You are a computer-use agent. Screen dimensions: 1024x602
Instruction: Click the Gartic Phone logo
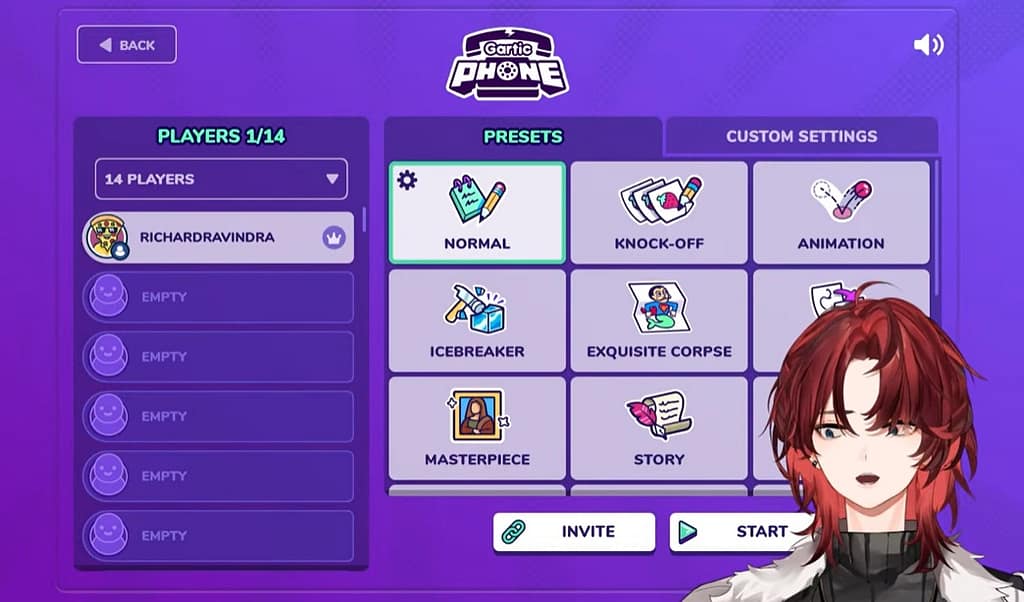pyautogui.click(x=507, y=64)
